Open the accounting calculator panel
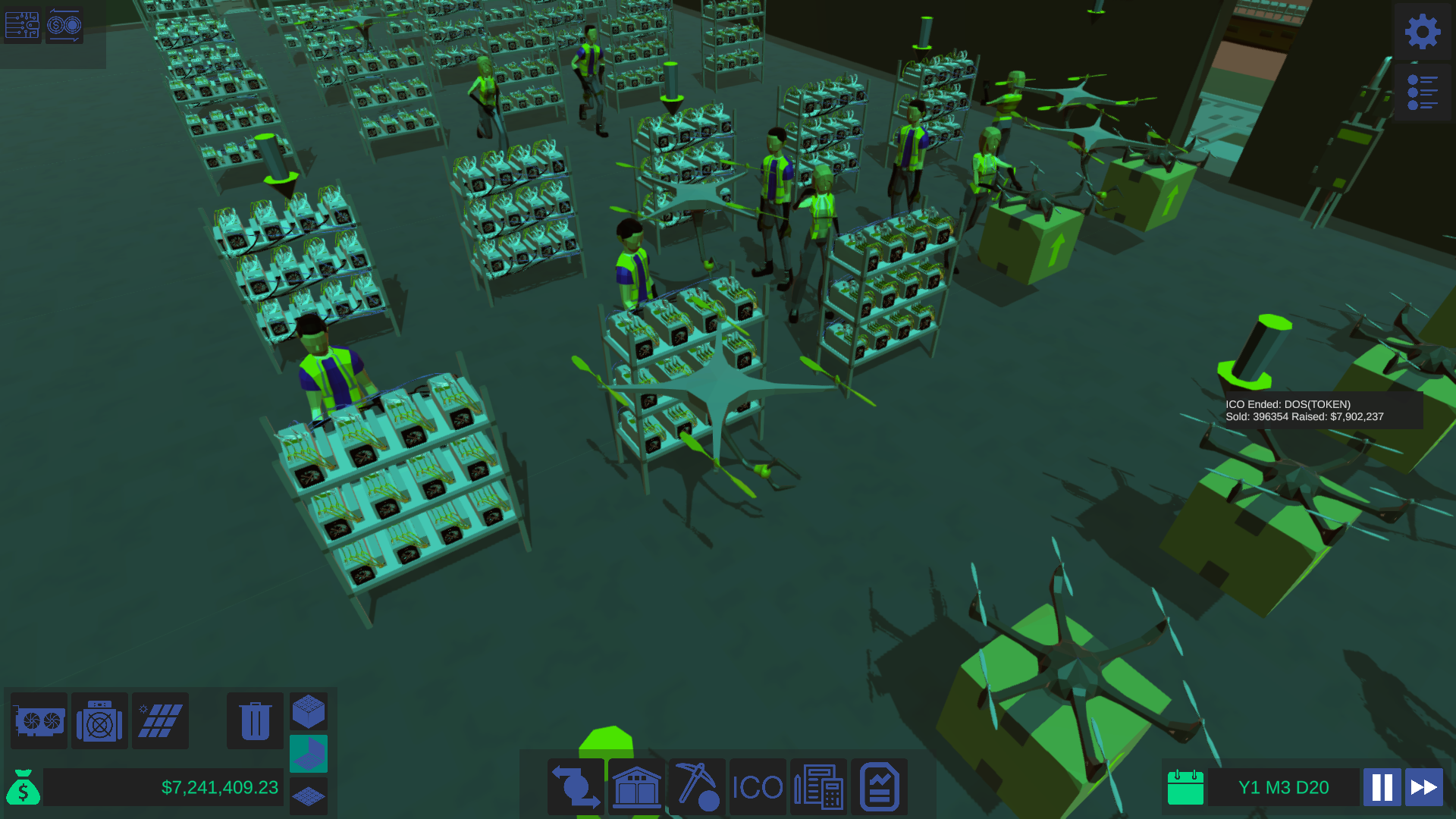The image size is (1456, 819). (x=818, y=786)
